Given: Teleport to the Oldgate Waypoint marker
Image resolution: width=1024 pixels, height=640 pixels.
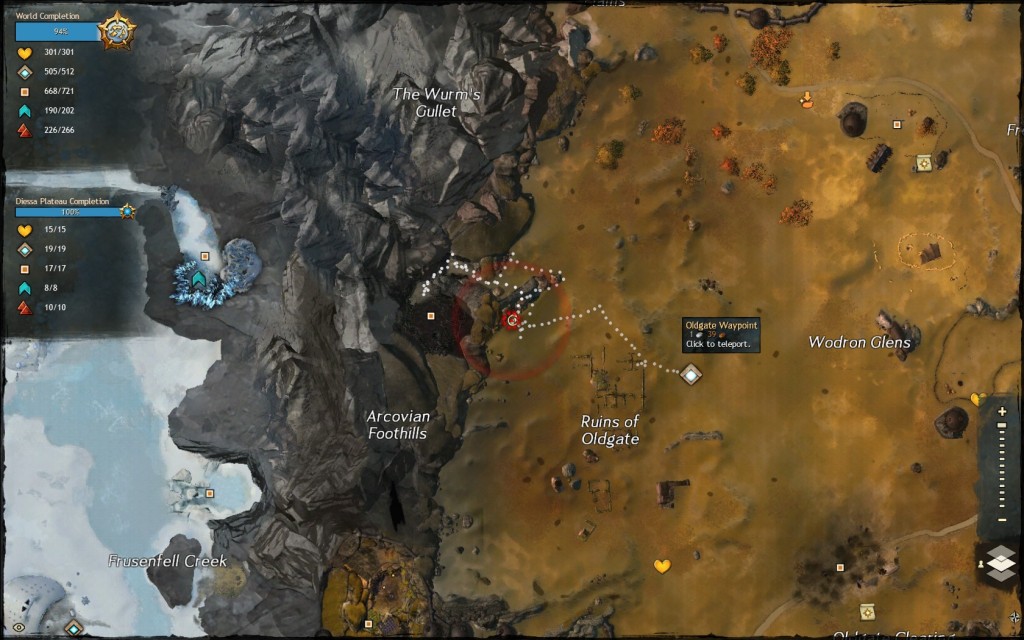Looking at the screenshot, I should coord(691,374).
